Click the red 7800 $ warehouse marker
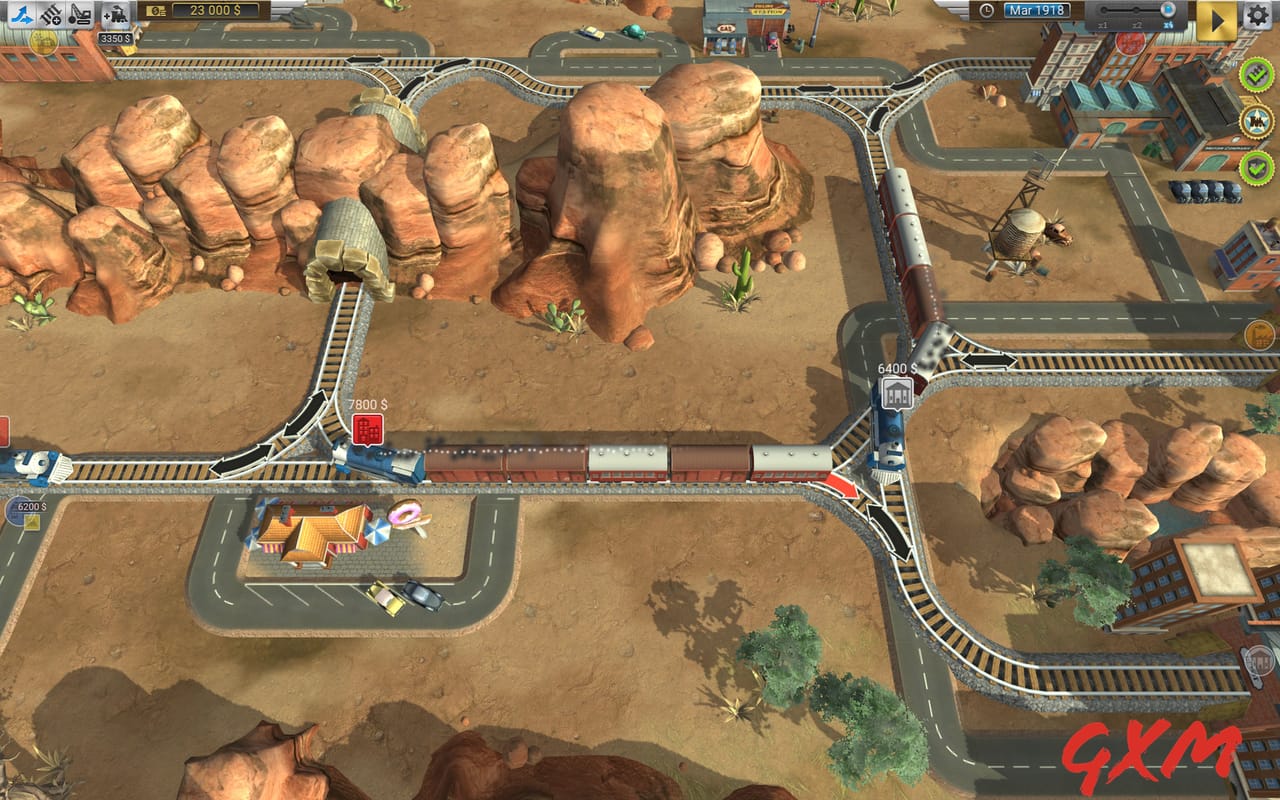Screen dimensions: 1280x800 [370, 428]
